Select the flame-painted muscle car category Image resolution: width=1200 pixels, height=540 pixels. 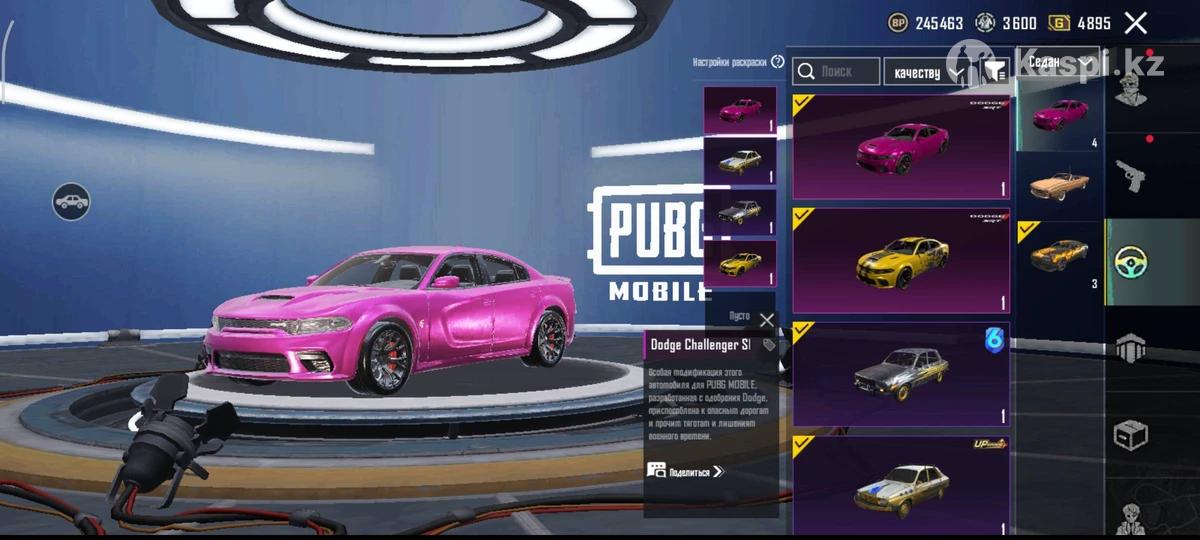pos(1059,256)
